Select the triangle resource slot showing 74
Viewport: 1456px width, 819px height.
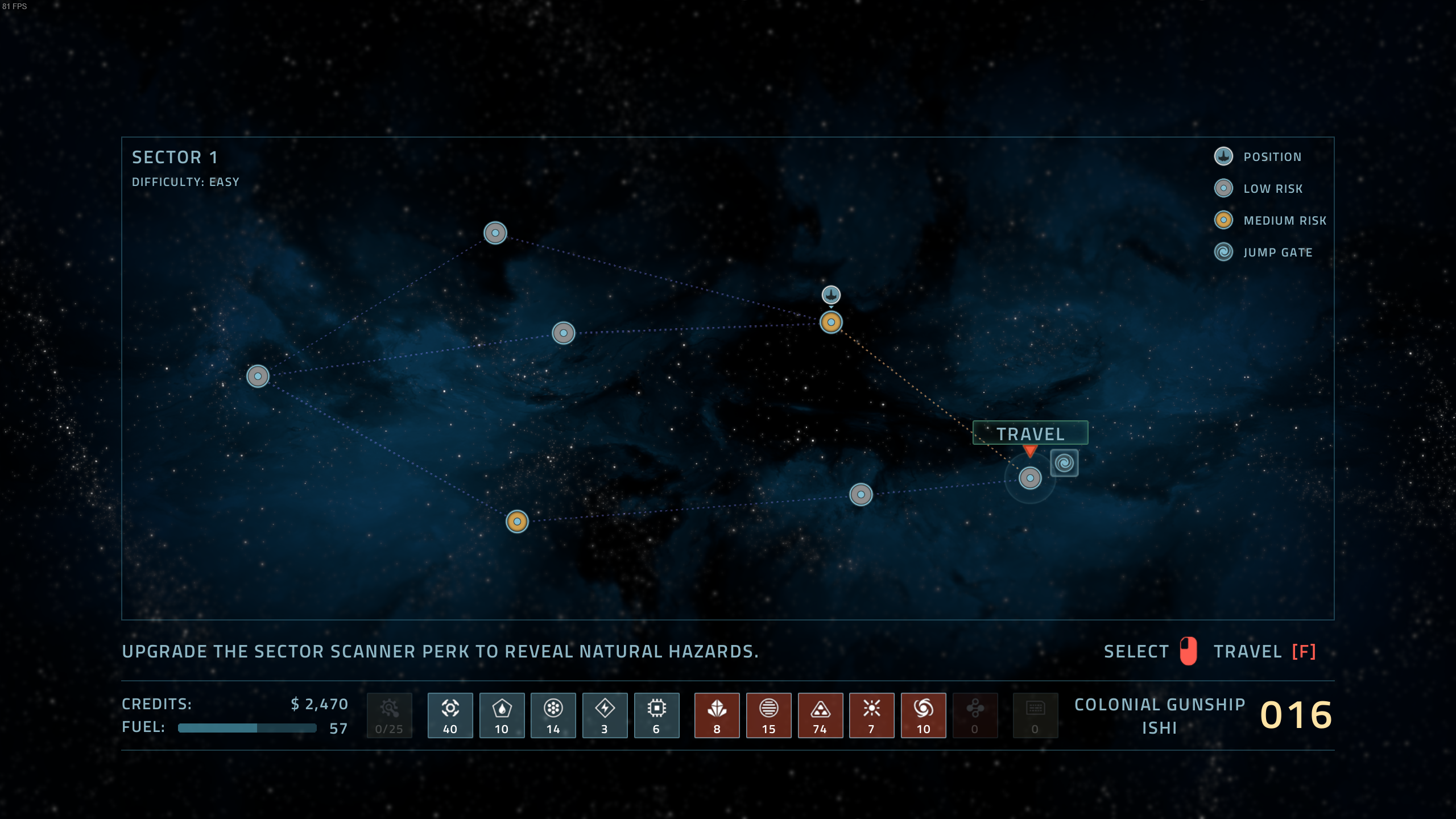click(820, 715)
